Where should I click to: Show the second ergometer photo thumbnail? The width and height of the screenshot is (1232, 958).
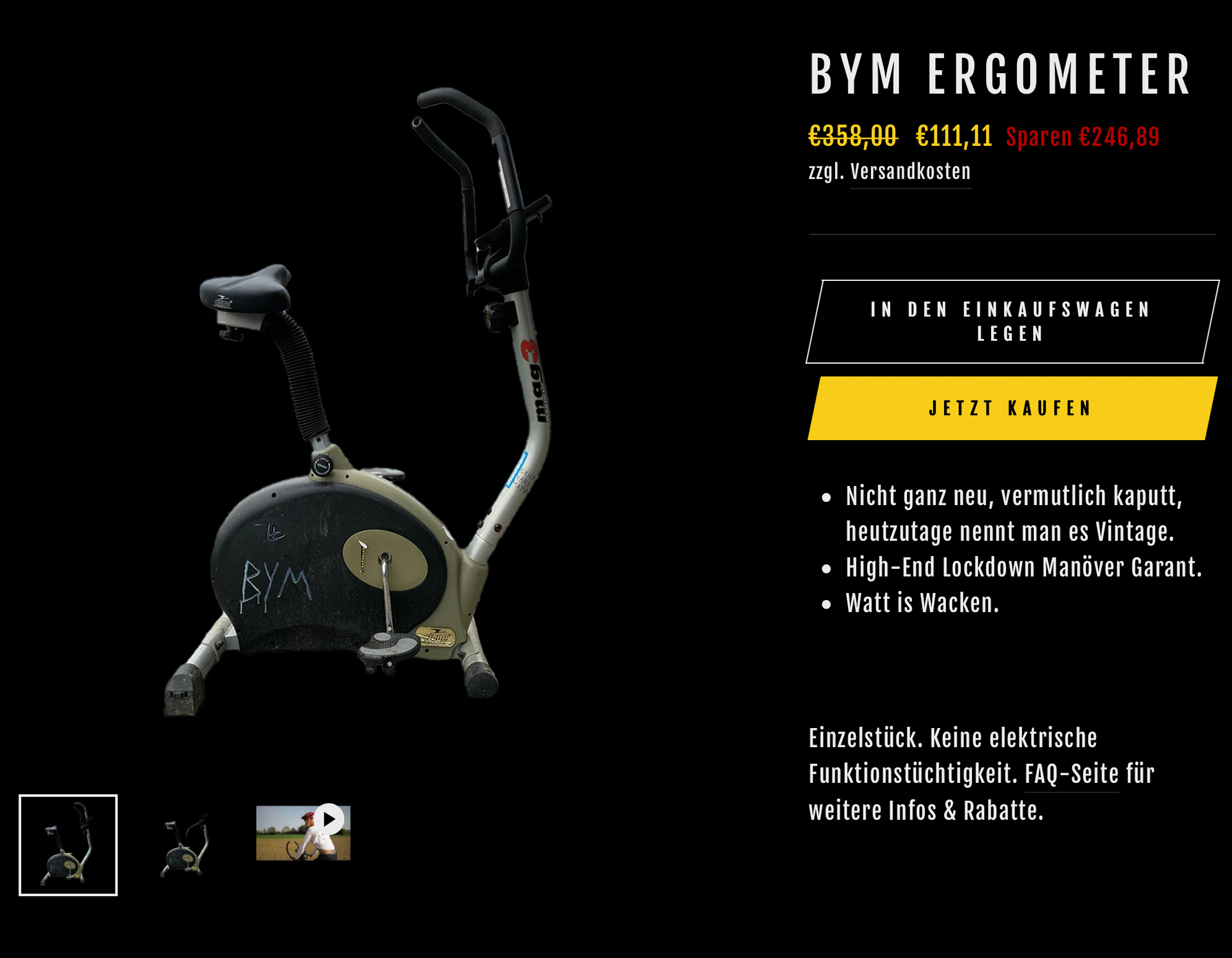click(x=185, y=845)
